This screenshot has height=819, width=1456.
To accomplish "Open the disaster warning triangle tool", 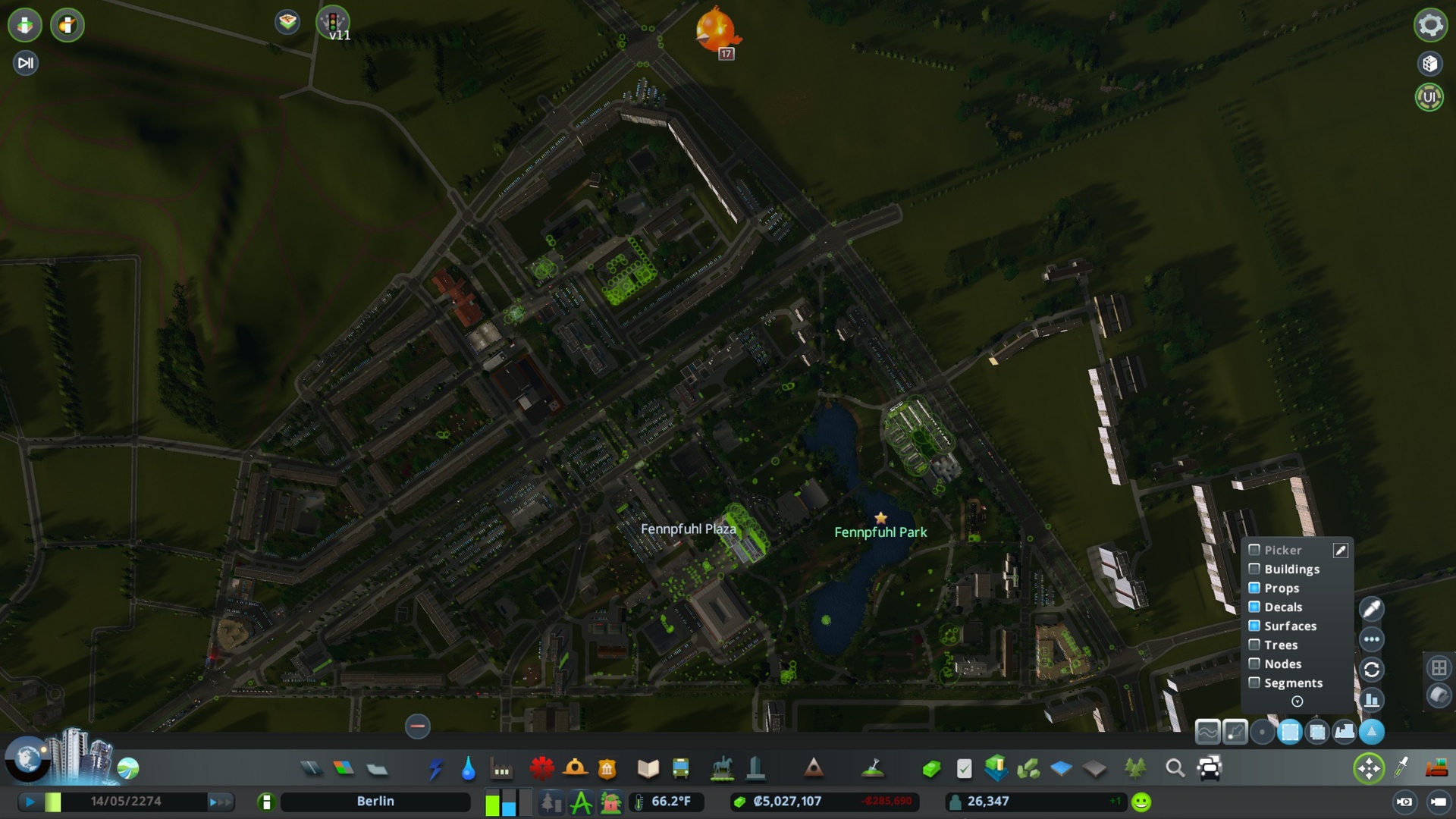I will pyautogui.click(x=814, y=768).
